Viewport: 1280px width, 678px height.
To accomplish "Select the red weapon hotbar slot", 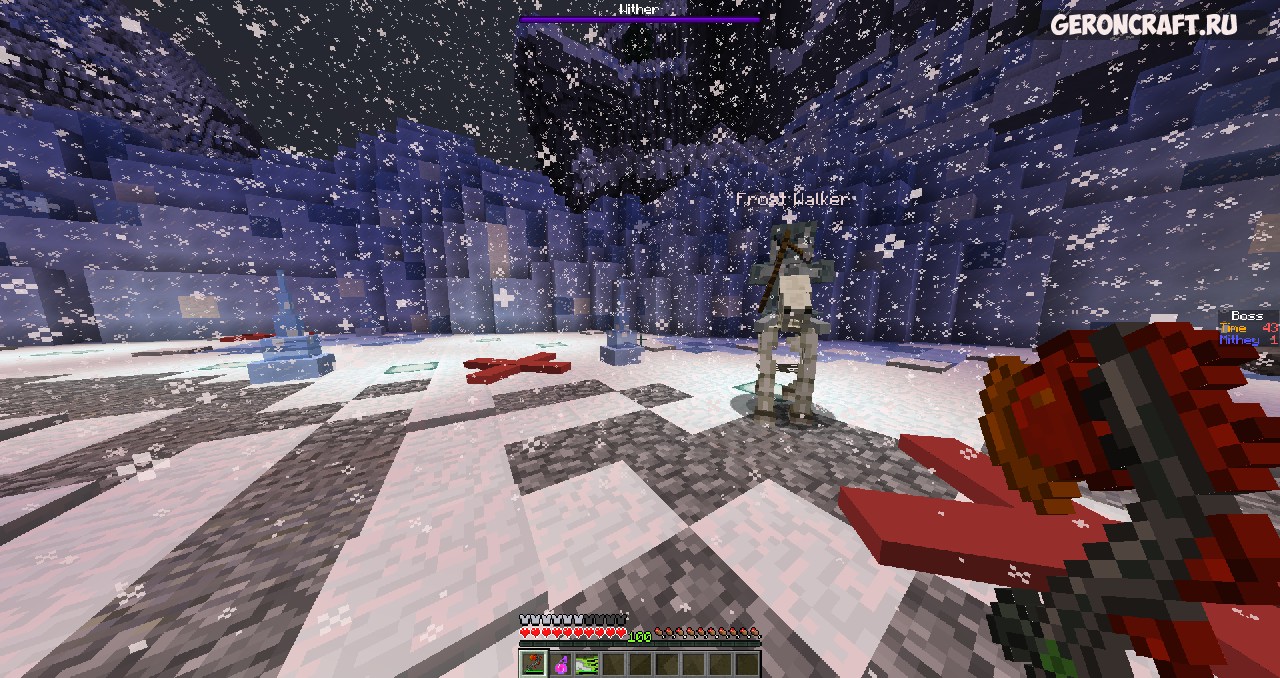I will 533,663.
